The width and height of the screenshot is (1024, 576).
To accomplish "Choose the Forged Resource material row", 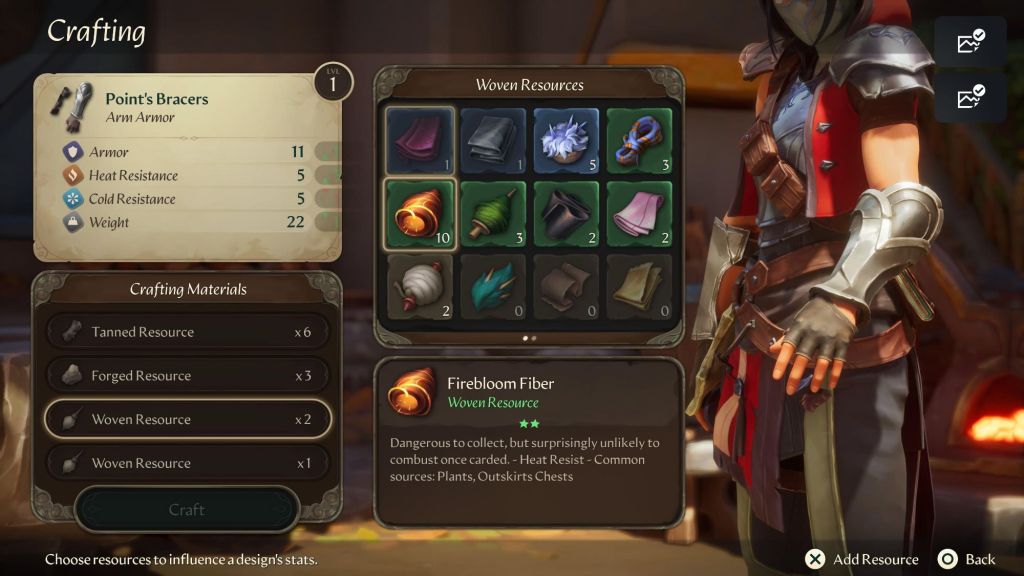I will coord(187,376).
